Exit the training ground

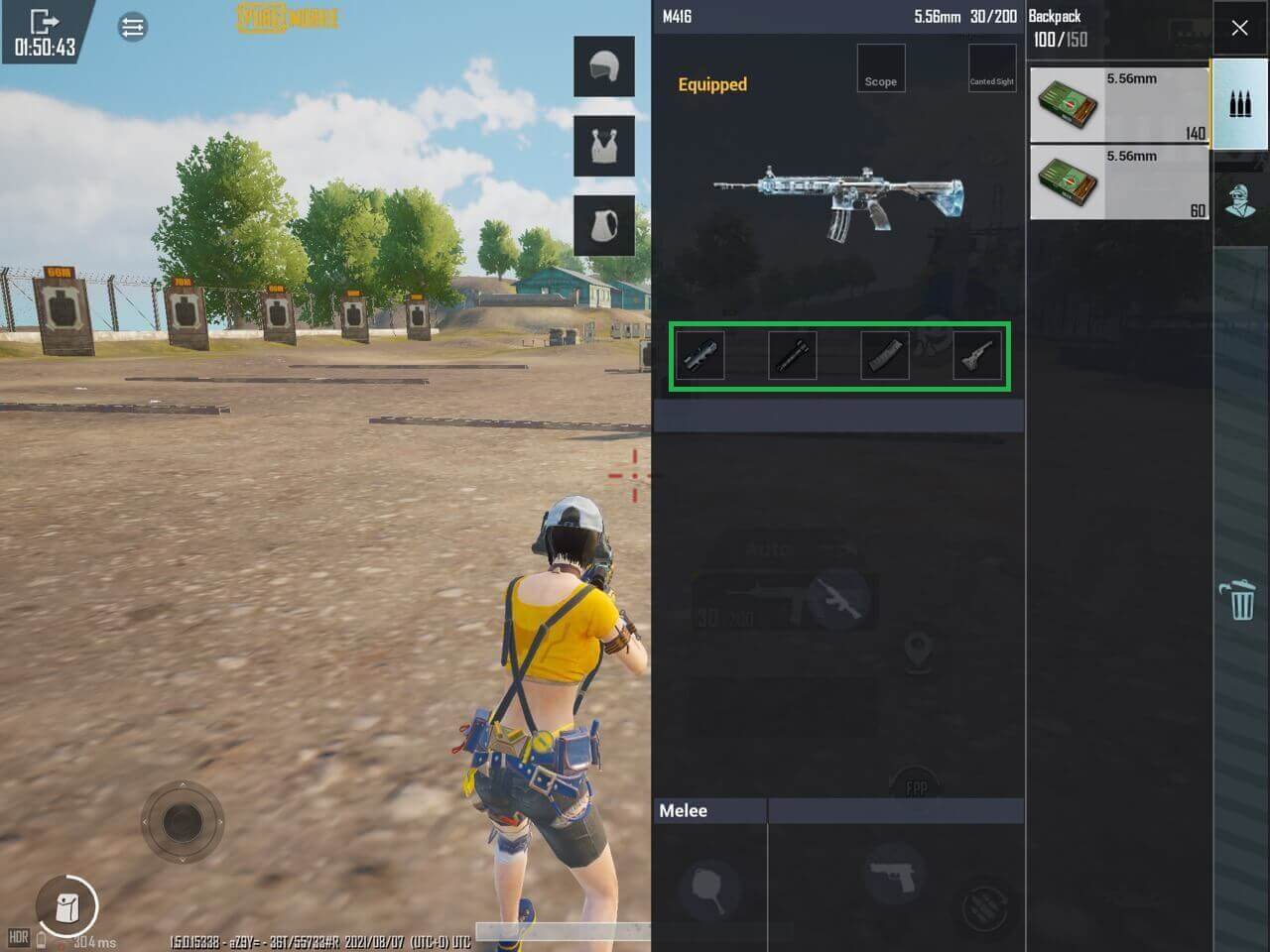[x=44, y=22]
